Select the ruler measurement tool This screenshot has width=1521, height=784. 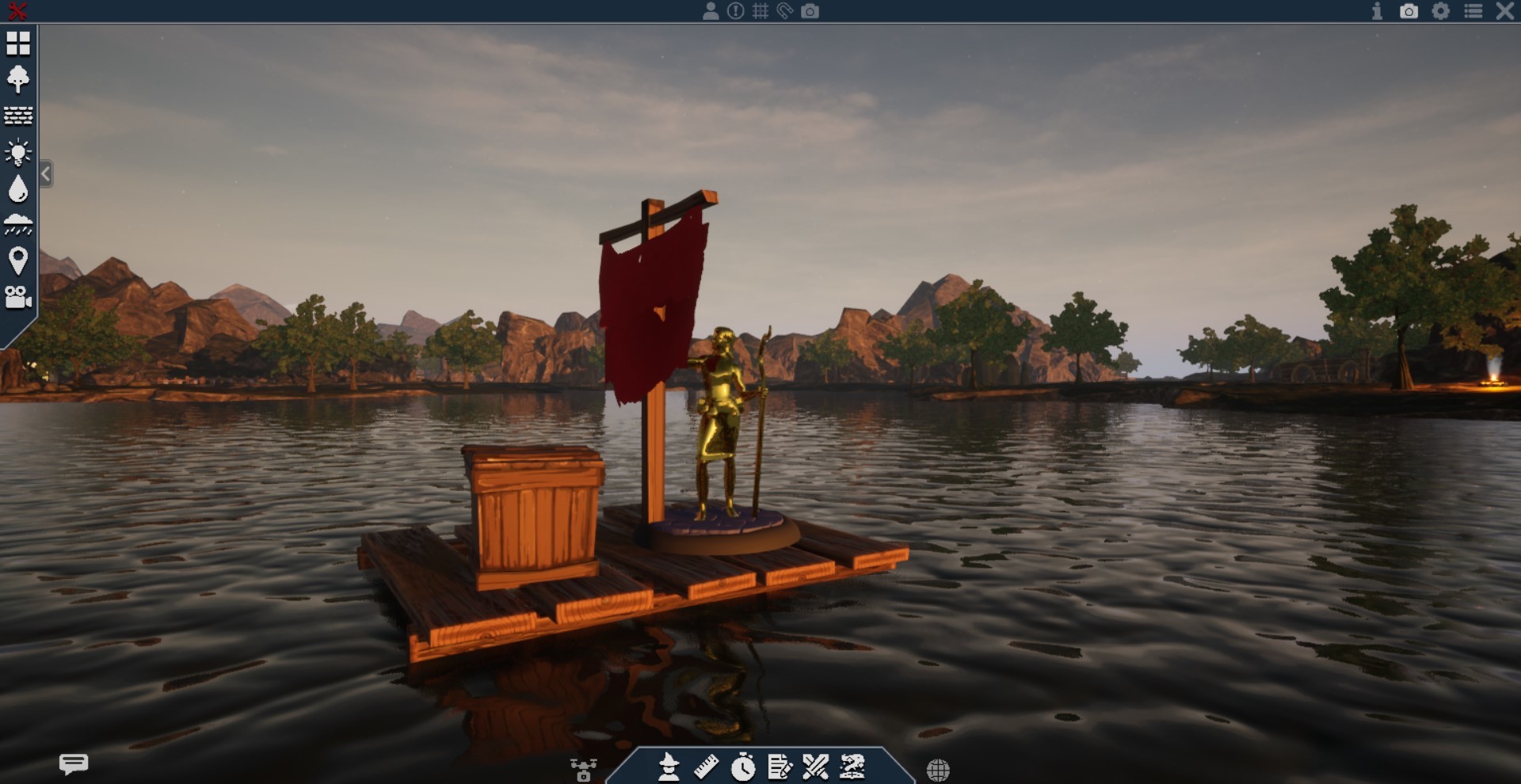click(x=707, y=768)
